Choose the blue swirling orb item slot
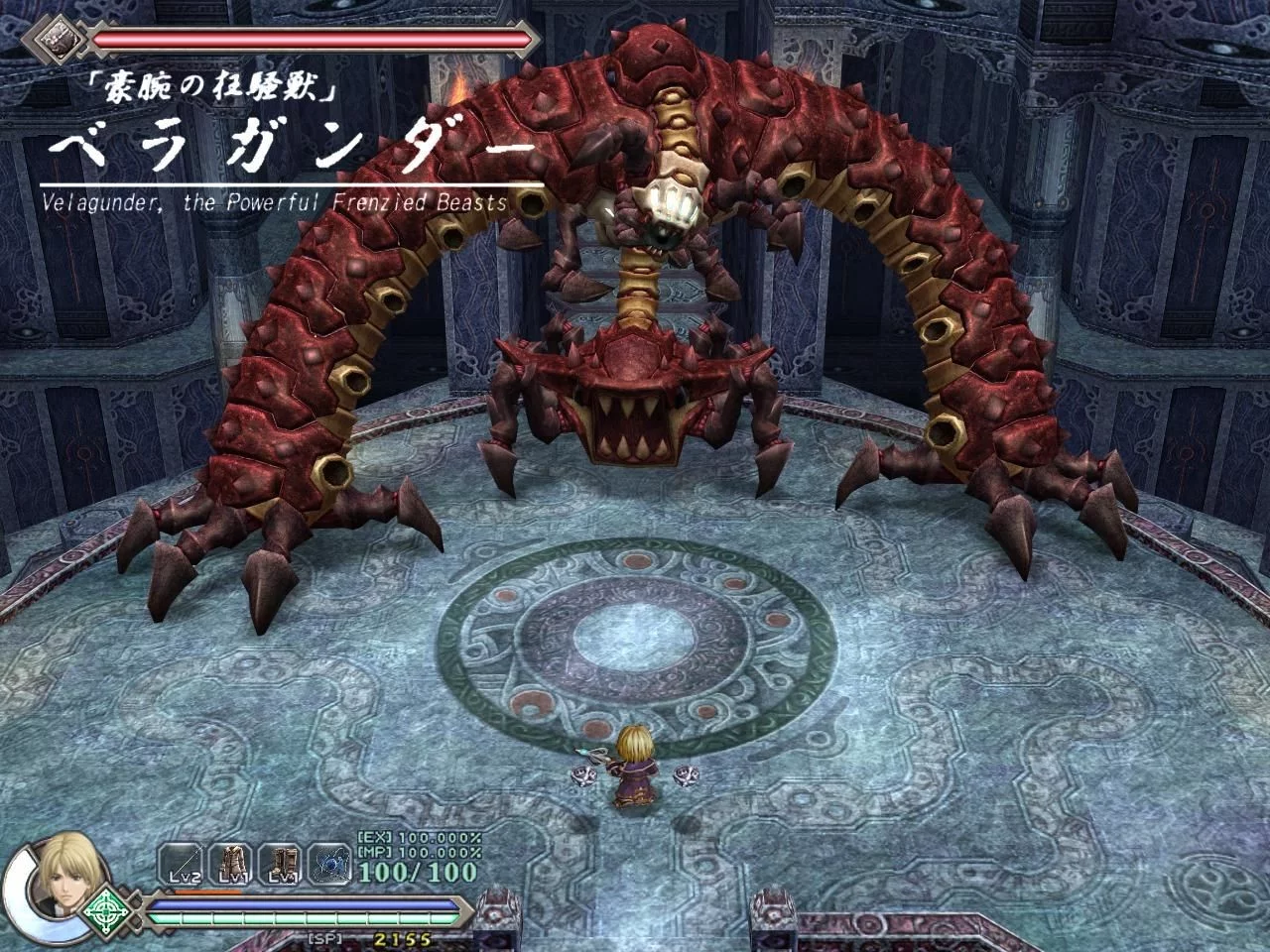Image resolution: width=1270 pixels, height=952 pixels. click(x=328, y=864)
